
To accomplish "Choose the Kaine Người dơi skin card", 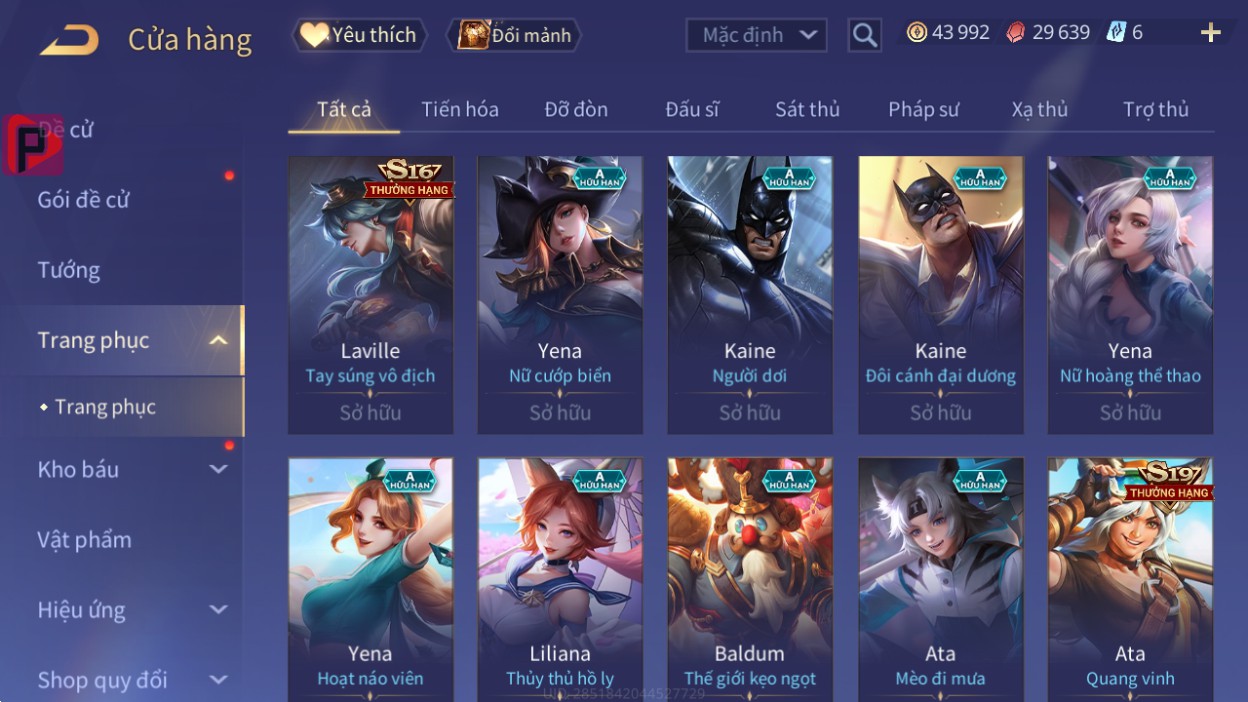I will coord(750,294).
